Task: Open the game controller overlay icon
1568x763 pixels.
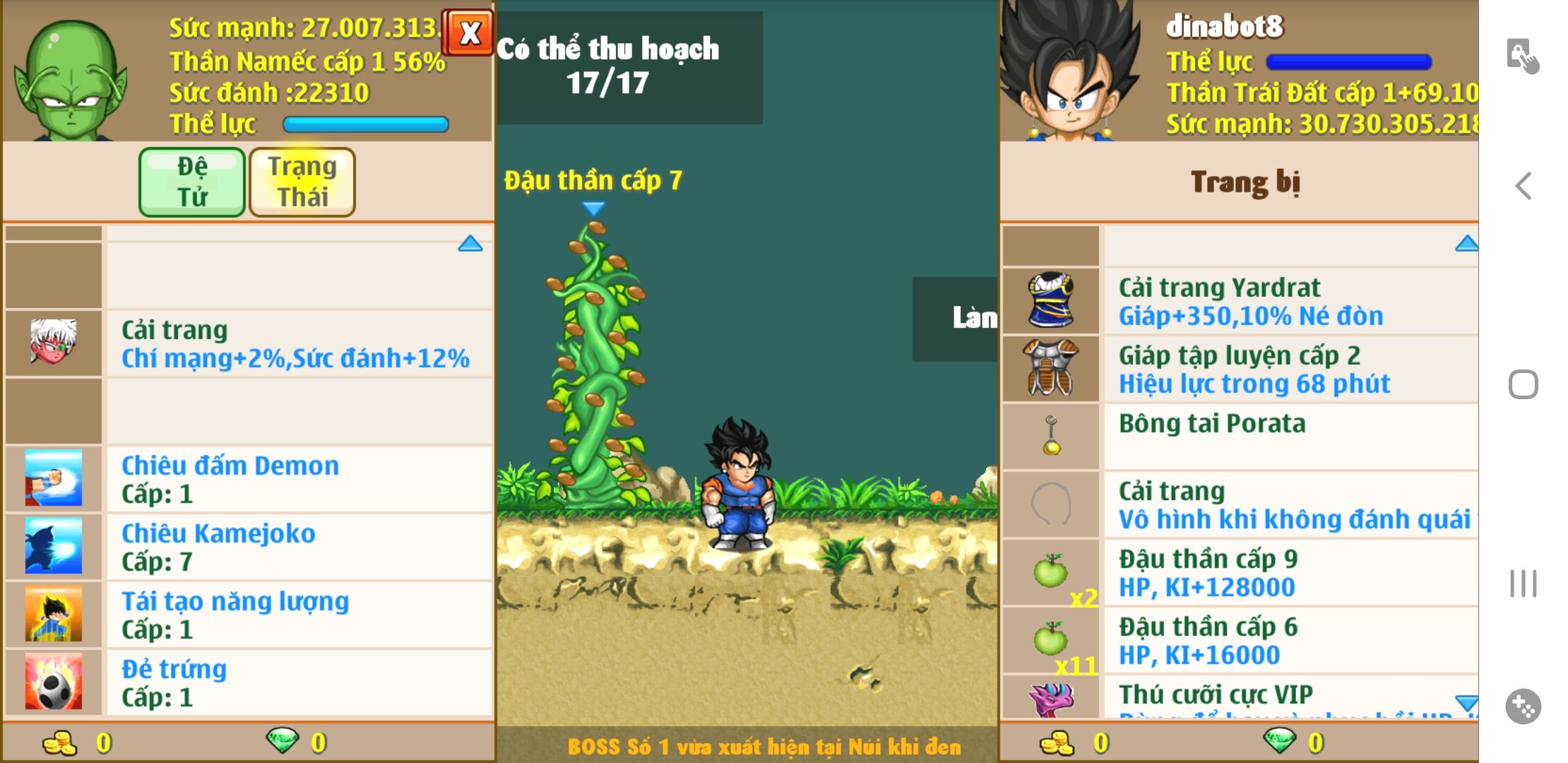Action: tap(1523, 706)
